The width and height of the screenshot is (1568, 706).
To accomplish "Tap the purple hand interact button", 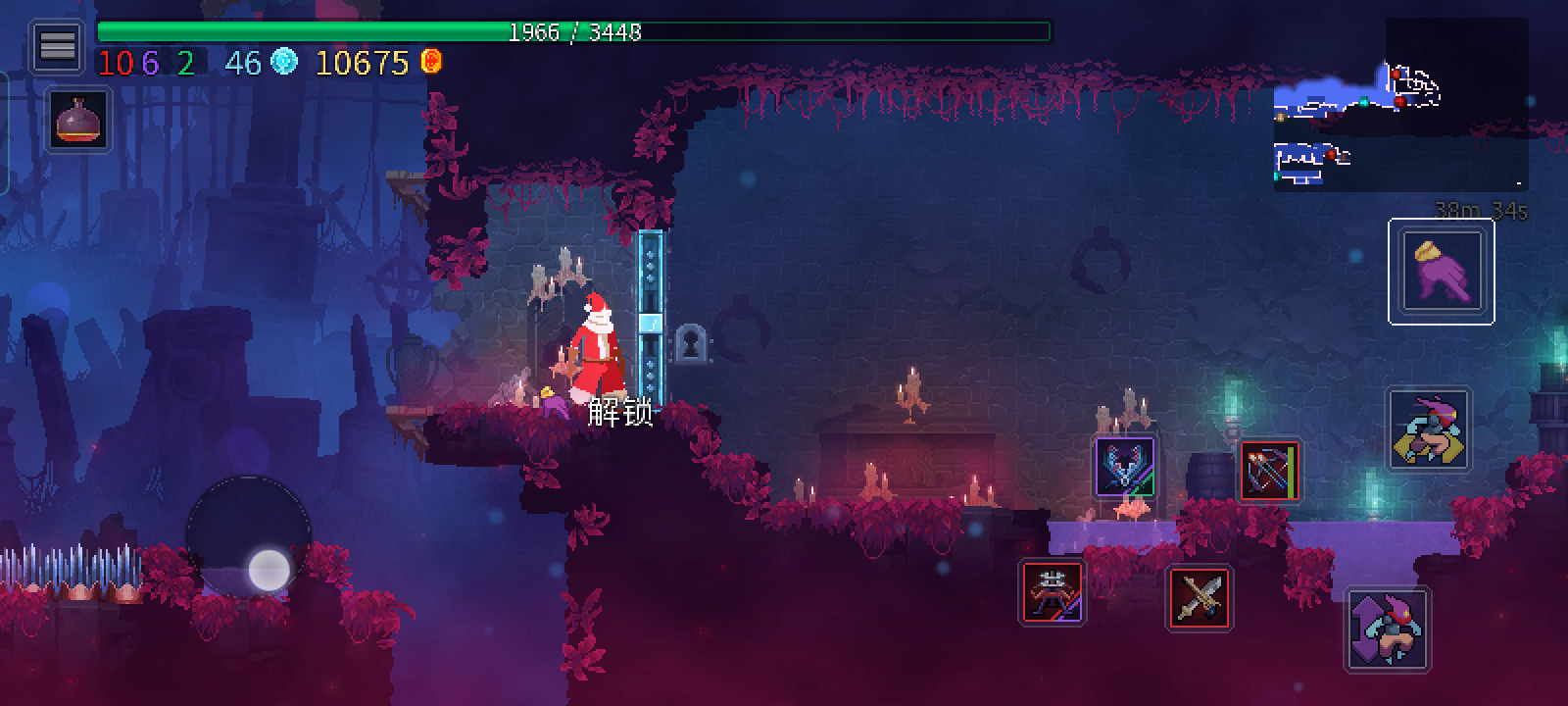I will click(1441, 272).
